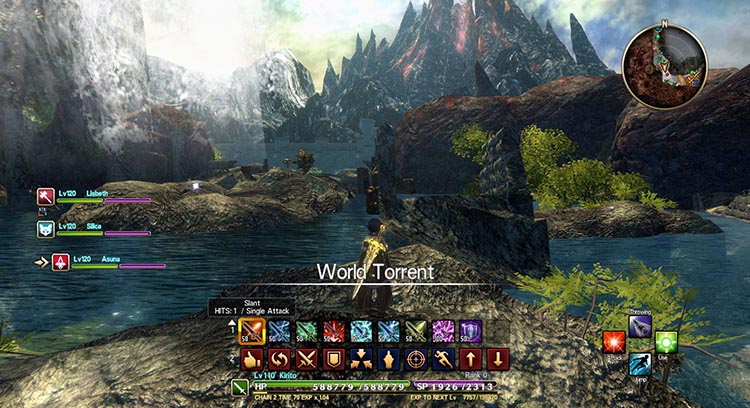Use the purple shield skill slot
Image resolution: width=750 pixels, height=408 pixels.
(x=470, y=331)
